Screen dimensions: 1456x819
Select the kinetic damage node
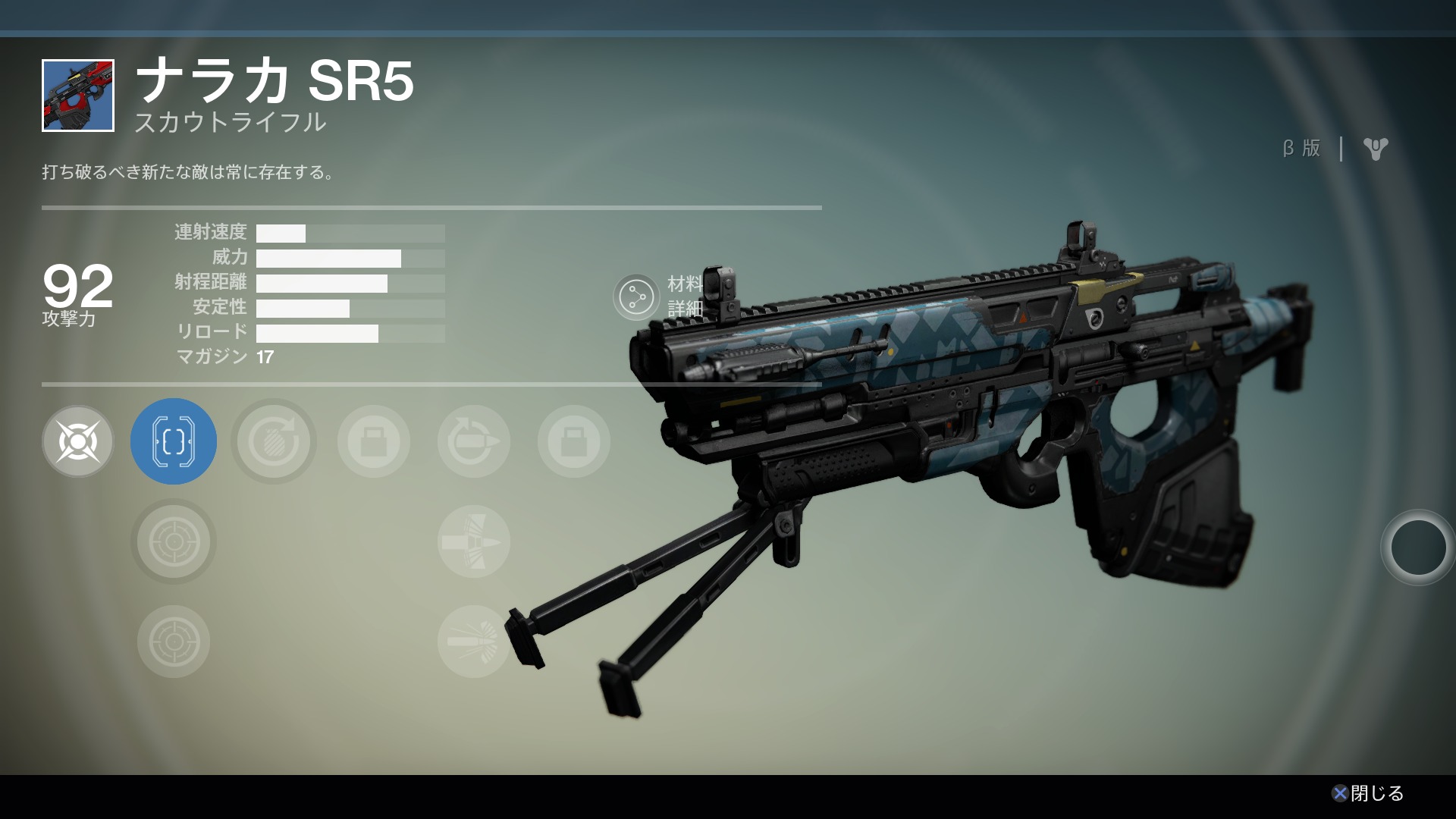tap(78, 441)
